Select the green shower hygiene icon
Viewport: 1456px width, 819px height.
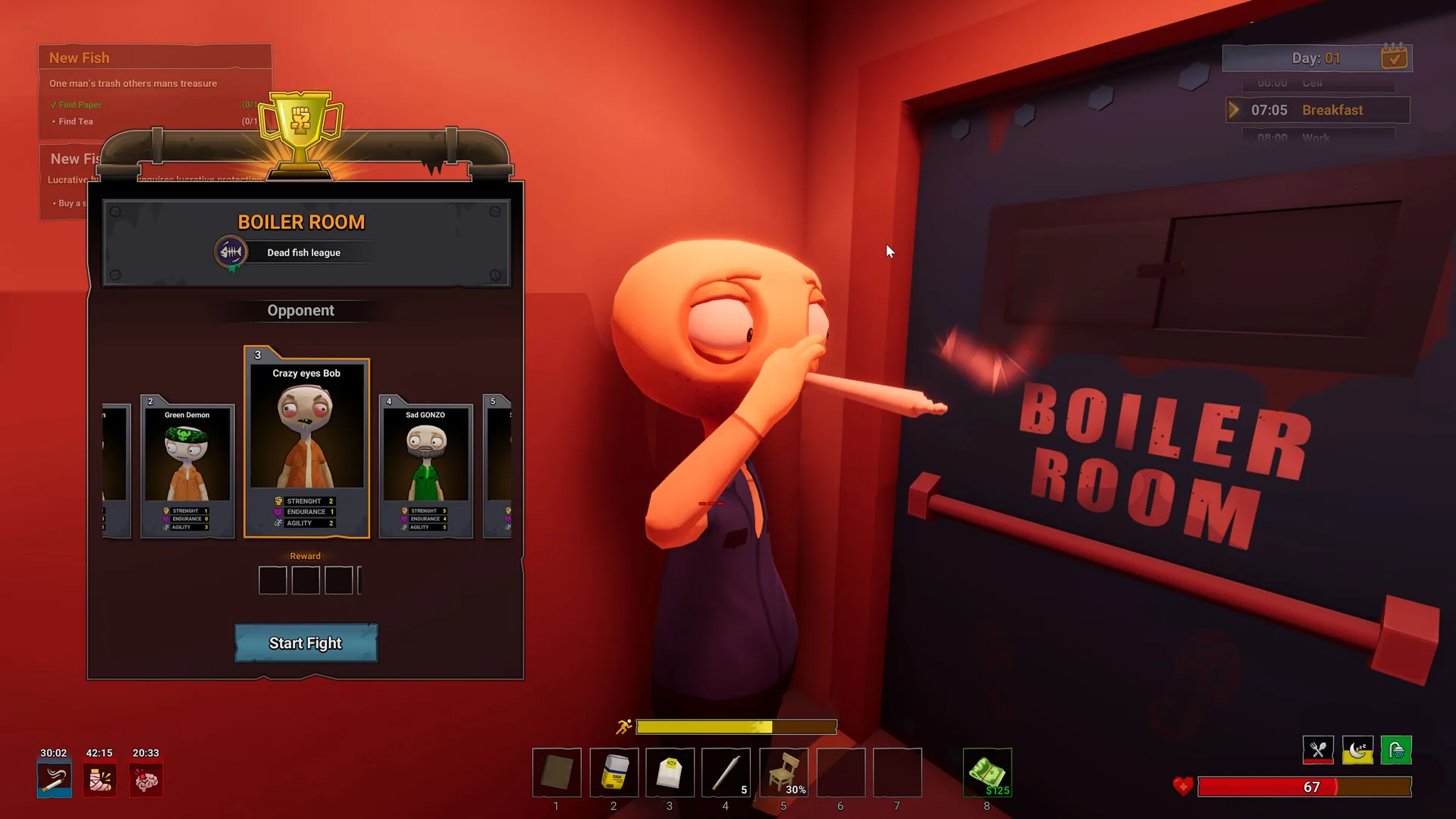[1397, 749]
